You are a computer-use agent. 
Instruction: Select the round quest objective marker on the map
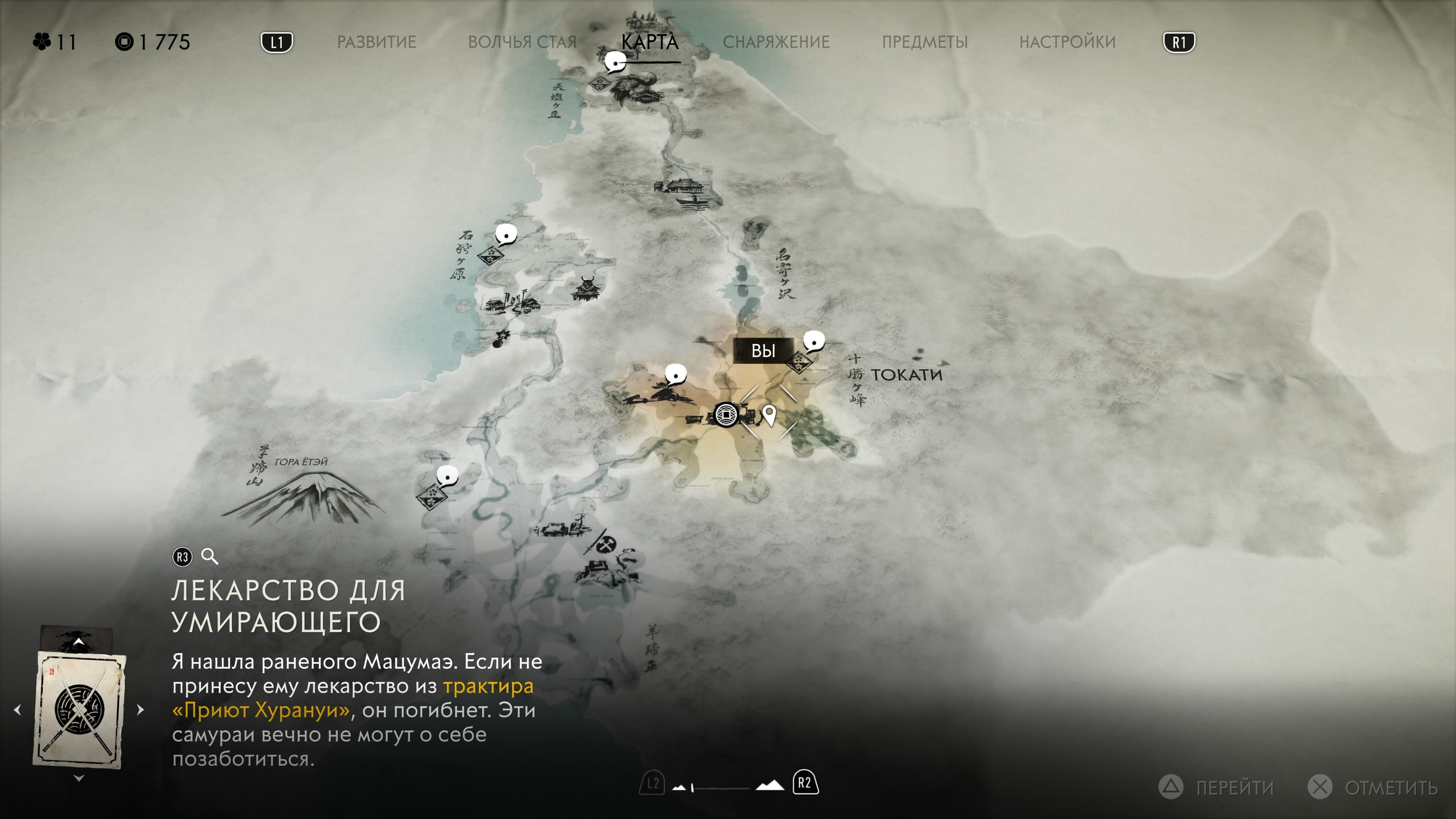[x=726, y=416]
